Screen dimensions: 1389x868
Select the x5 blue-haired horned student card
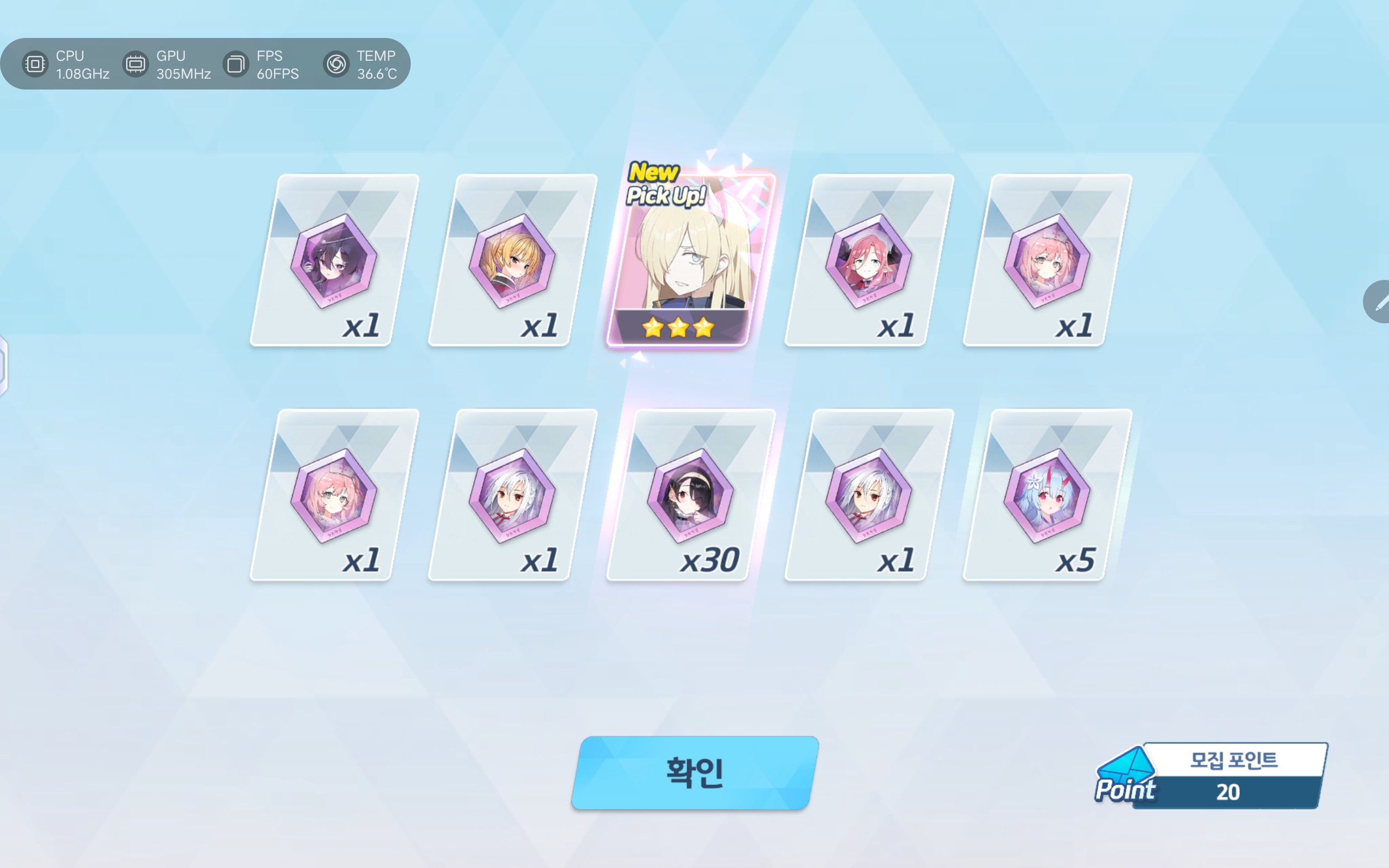(x=1046, y=495)
